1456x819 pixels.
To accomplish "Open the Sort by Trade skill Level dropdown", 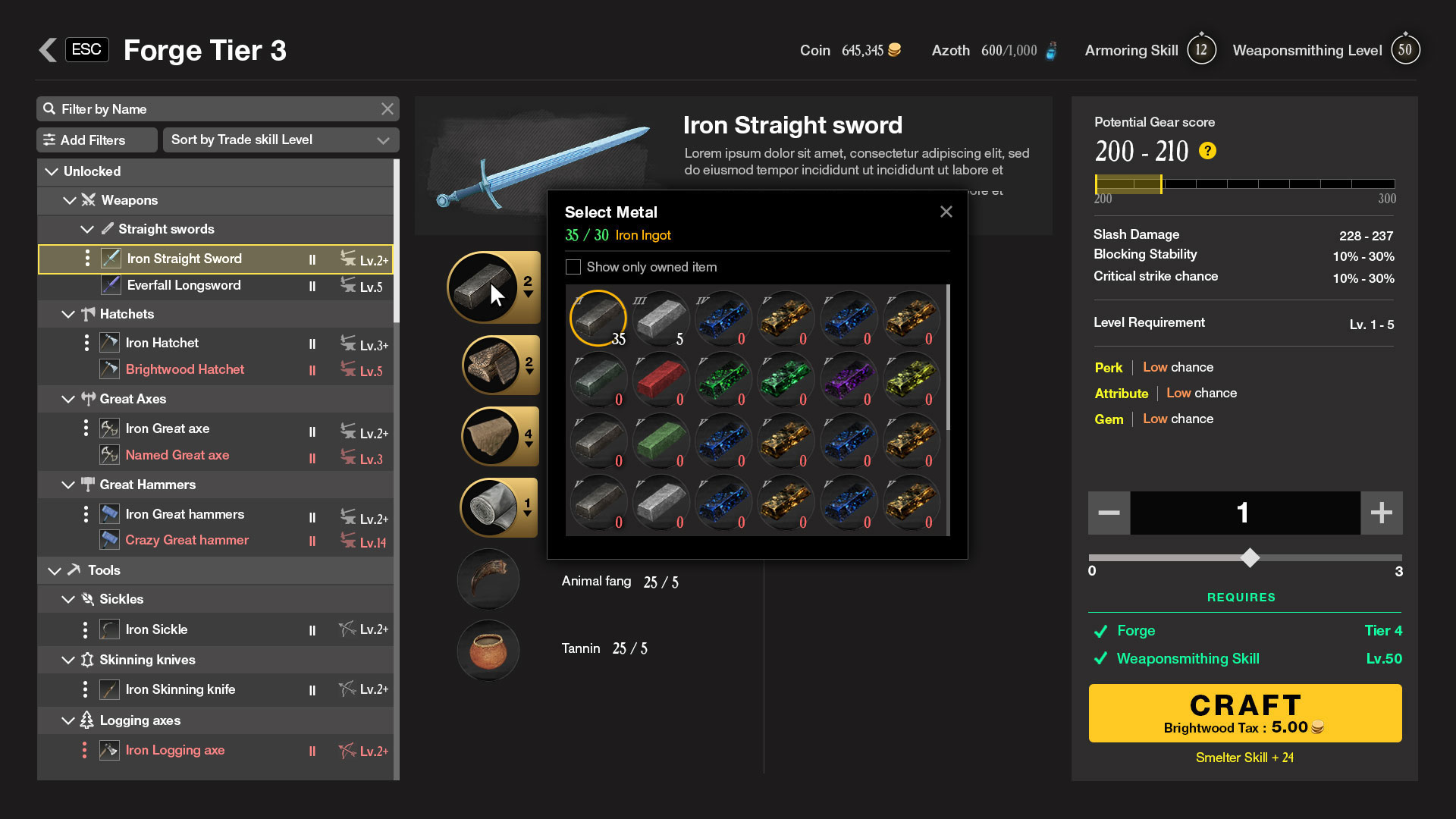I will coord(281,140).
